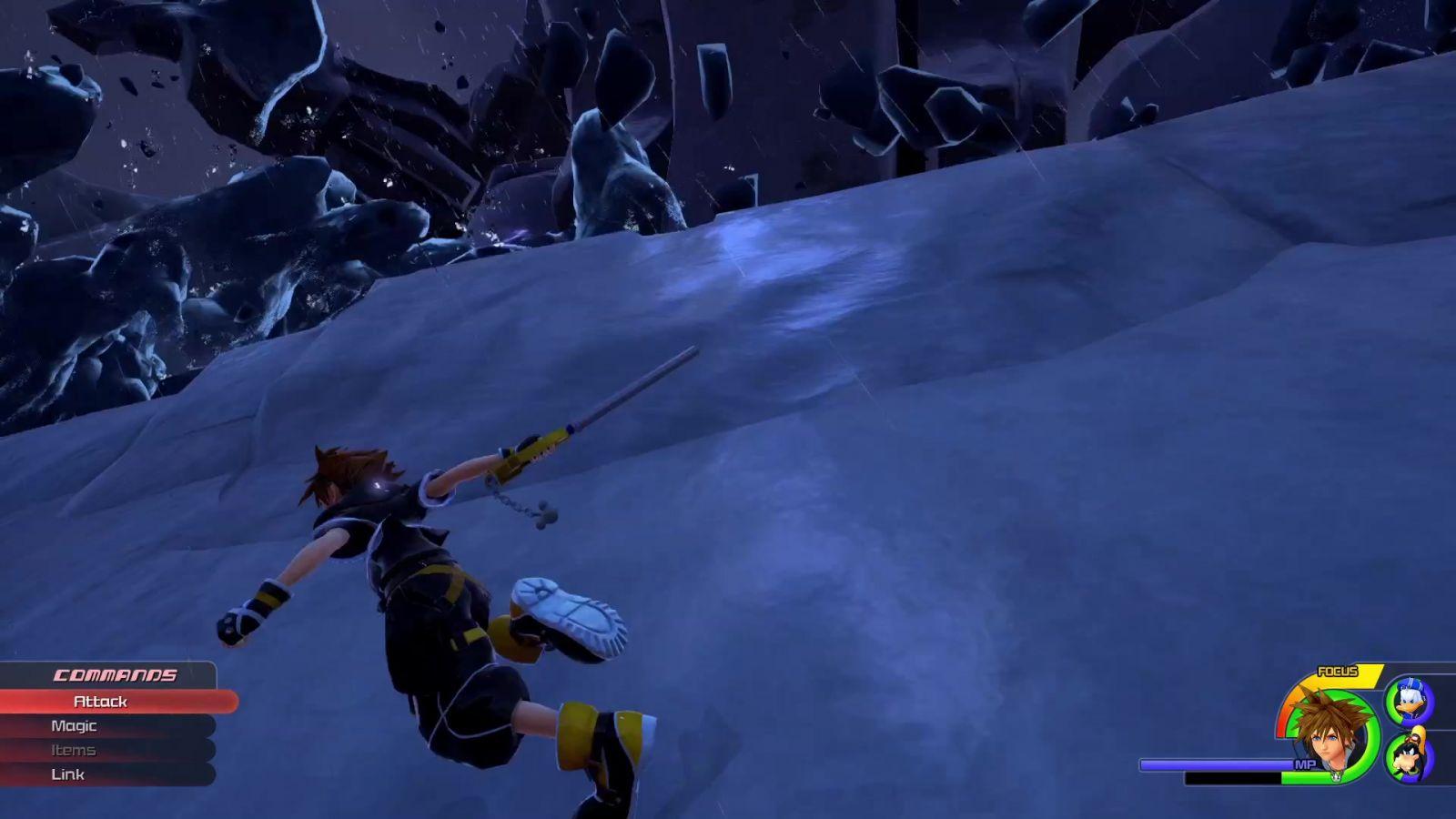Open the Link command menu

pos(68,774)
